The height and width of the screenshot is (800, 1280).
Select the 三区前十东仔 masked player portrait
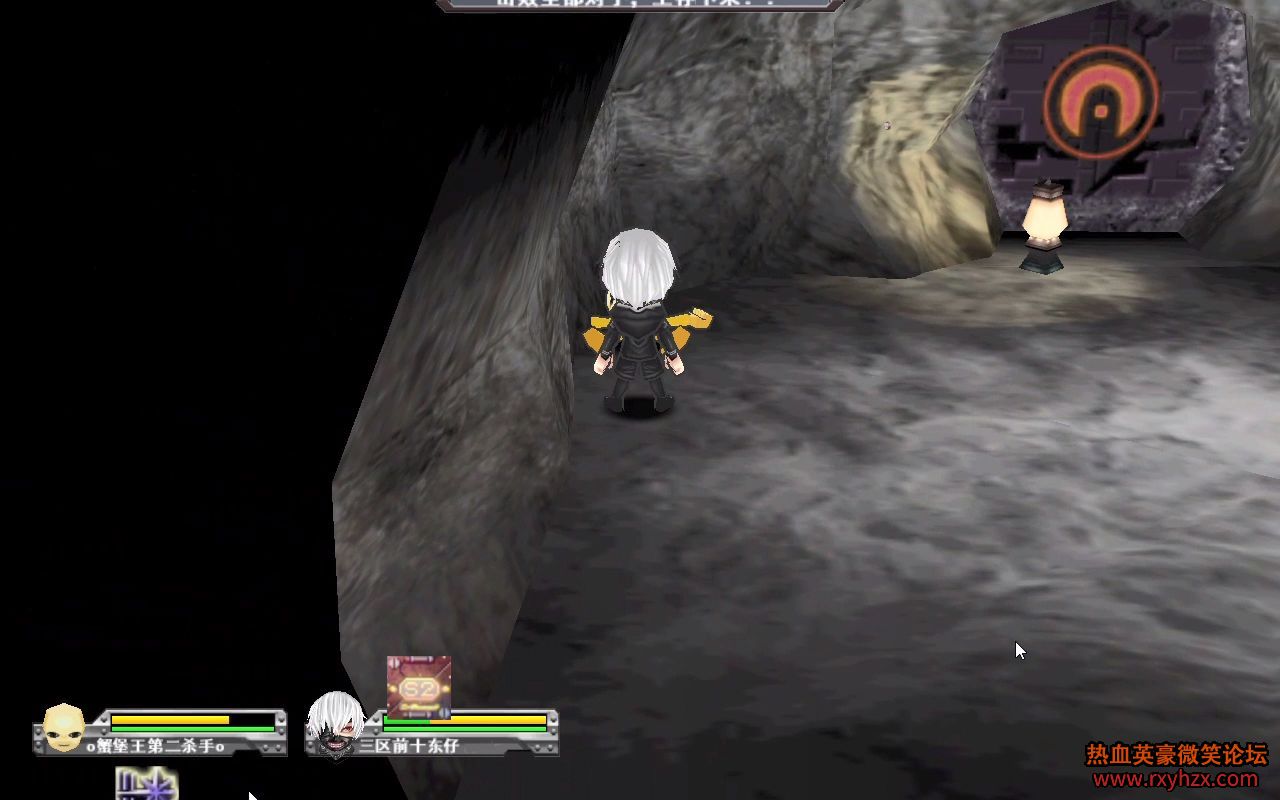coord(334,724)
